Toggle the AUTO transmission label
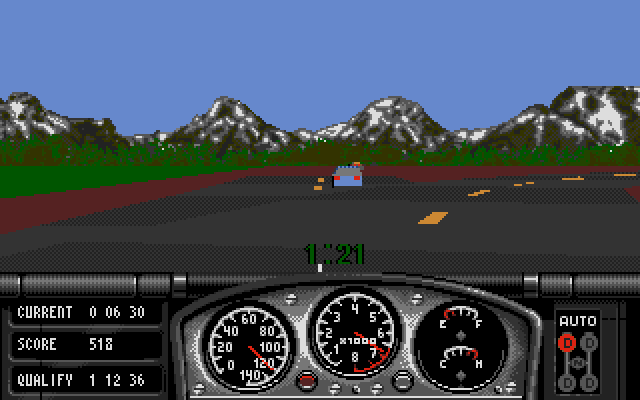This screenshot has width=640, height=400. pyautogui.click(x=577, y=321)
